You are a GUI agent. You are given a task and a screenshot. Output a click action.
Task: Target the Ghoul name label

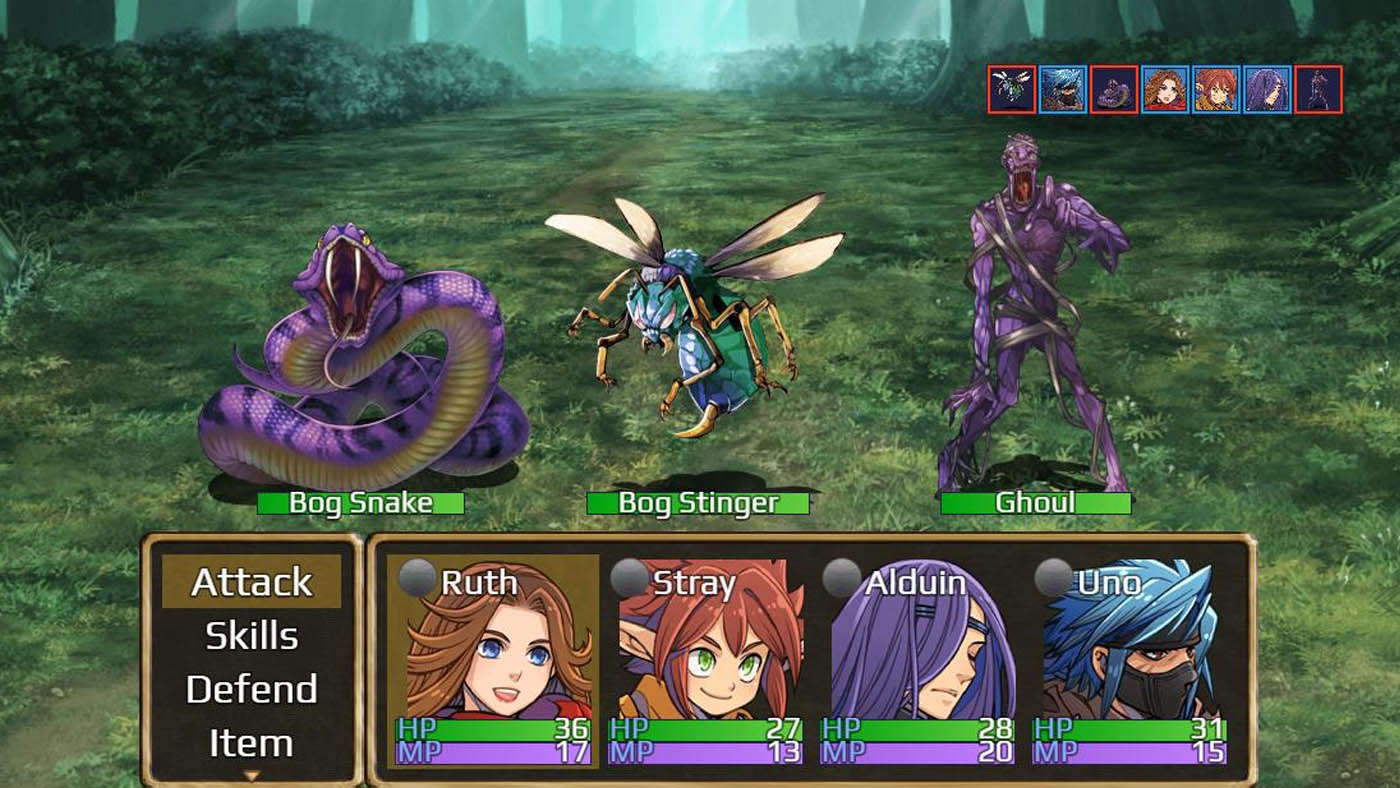[x=1035, y=503]
